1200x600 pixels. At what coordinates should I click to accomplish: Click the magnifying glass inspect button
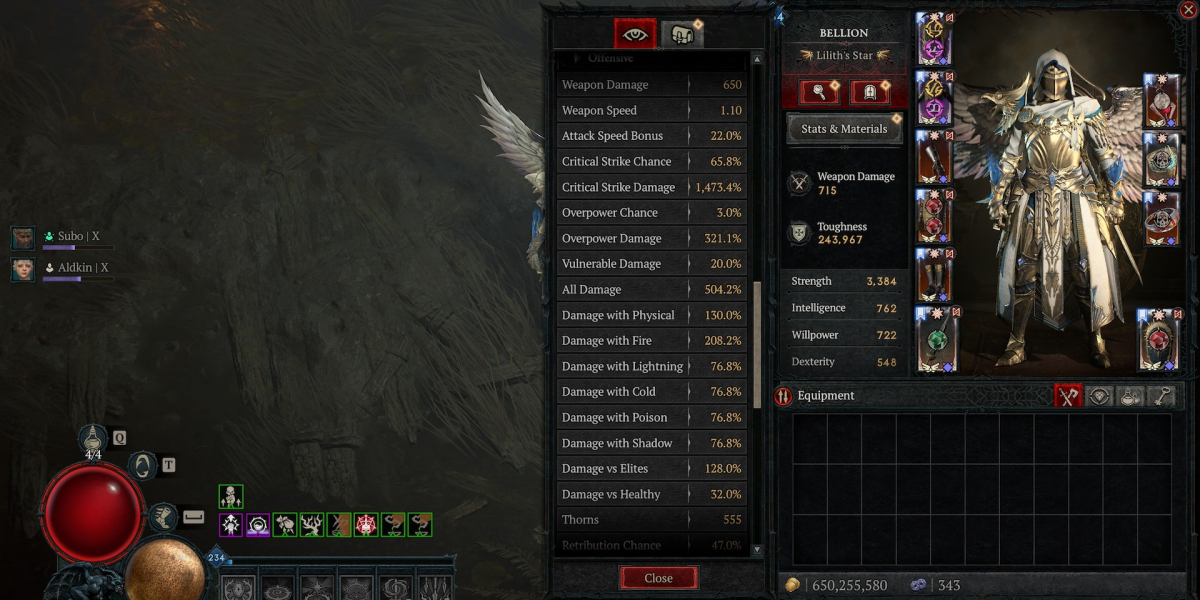819,93
